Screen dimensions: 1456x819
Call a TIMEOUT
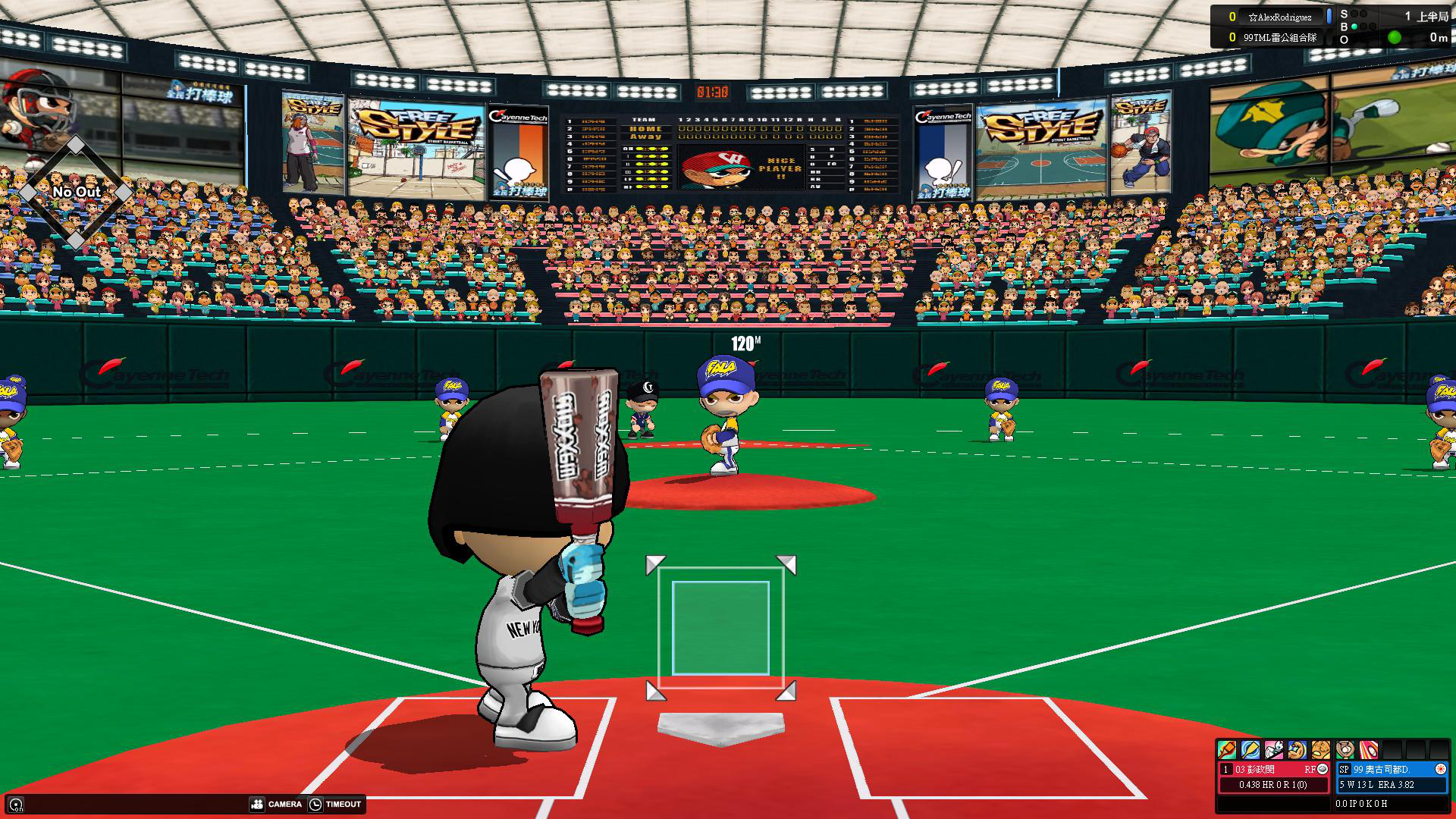(335, 804)
